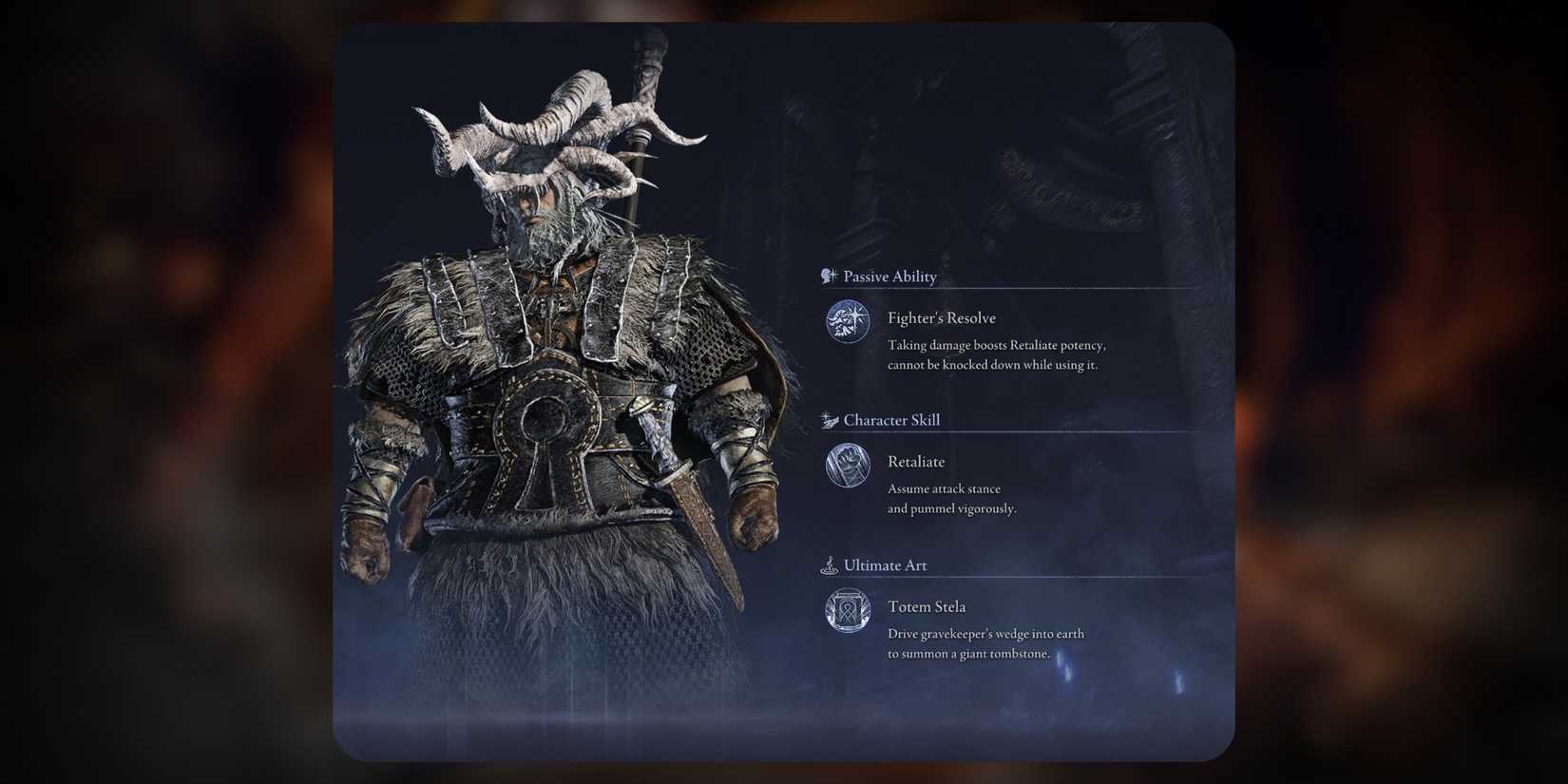Expand the Character Skill section
Image resolution: width=1568 pixels, height=784 pixels.
coord(893,419)
